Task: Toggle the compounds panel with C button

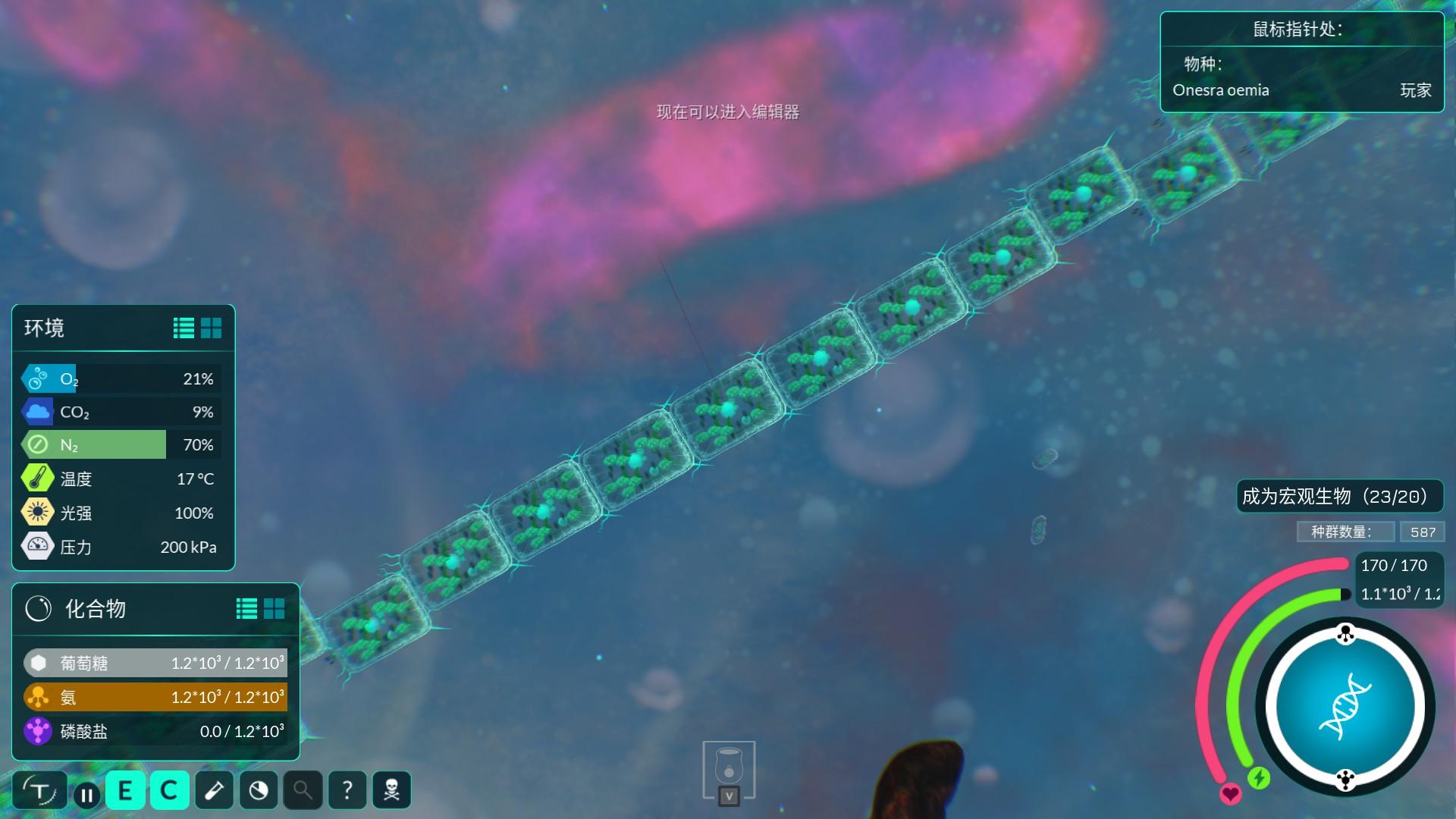Action: 169,791
